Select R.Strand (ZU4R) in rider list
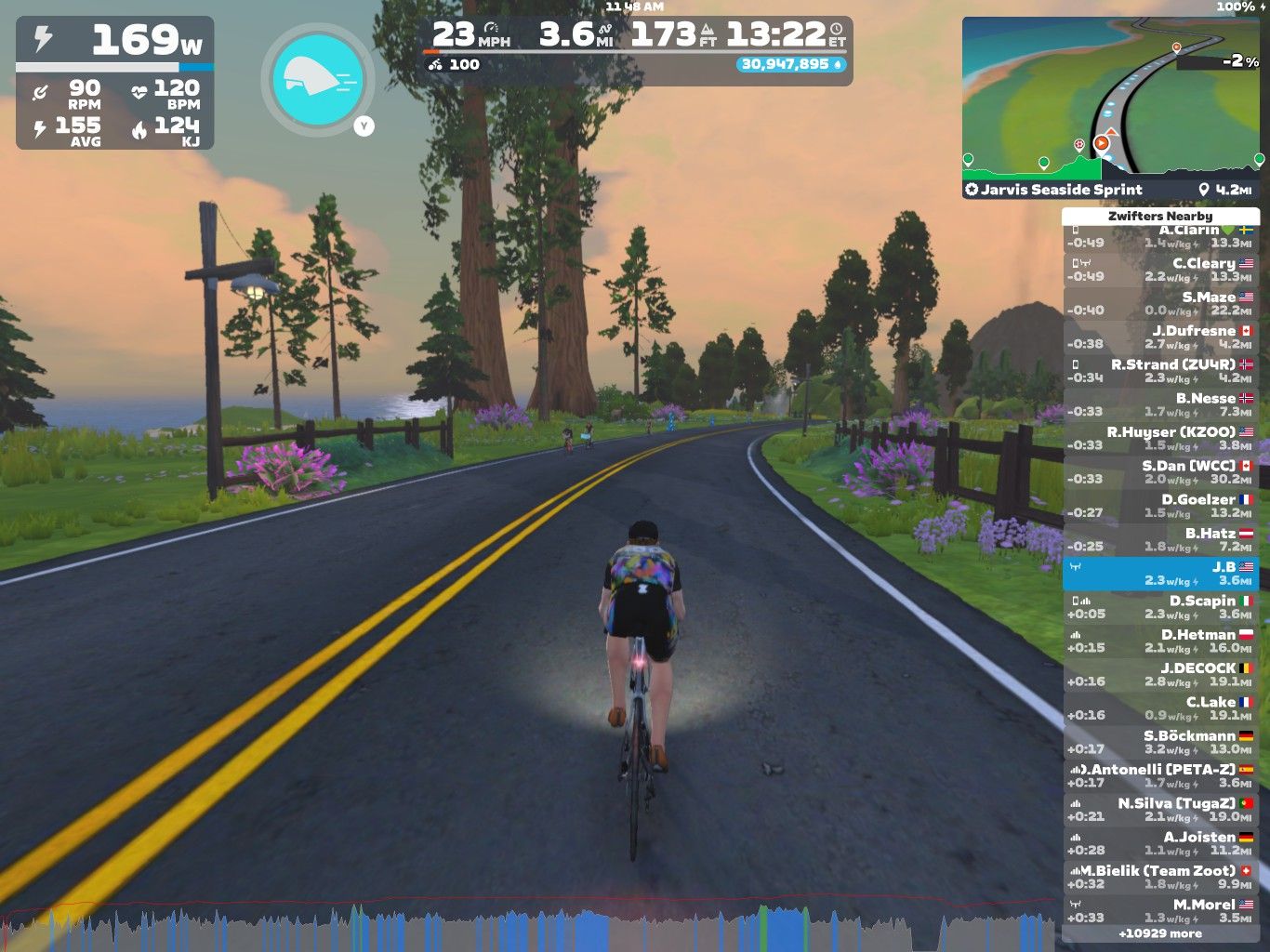The image size is (1270, 952). click(x=1160, y=371)
